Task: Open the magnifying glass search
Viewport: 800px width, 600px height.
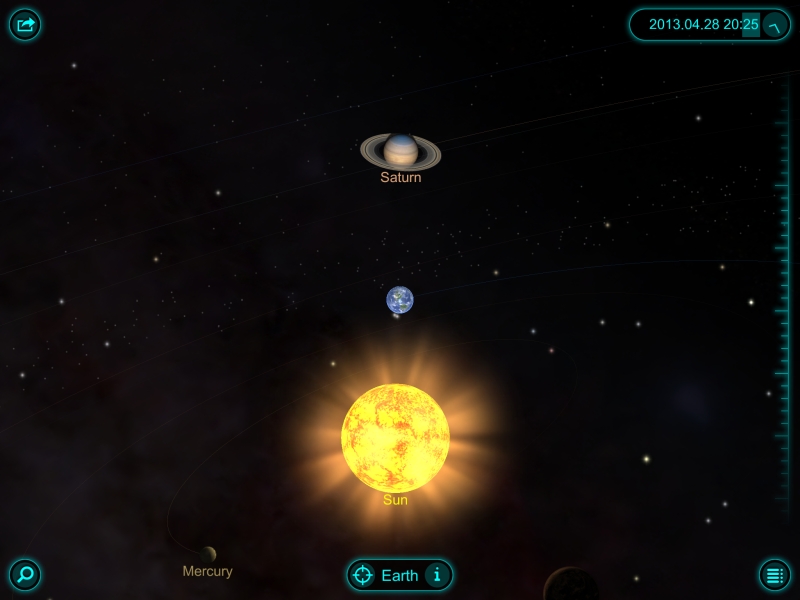Action: point(25,575)
